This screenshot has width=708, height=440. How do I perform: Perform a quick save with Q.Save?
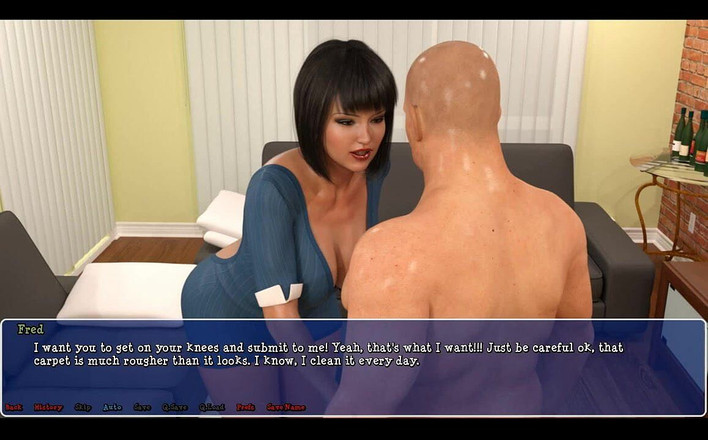(175, 407)
